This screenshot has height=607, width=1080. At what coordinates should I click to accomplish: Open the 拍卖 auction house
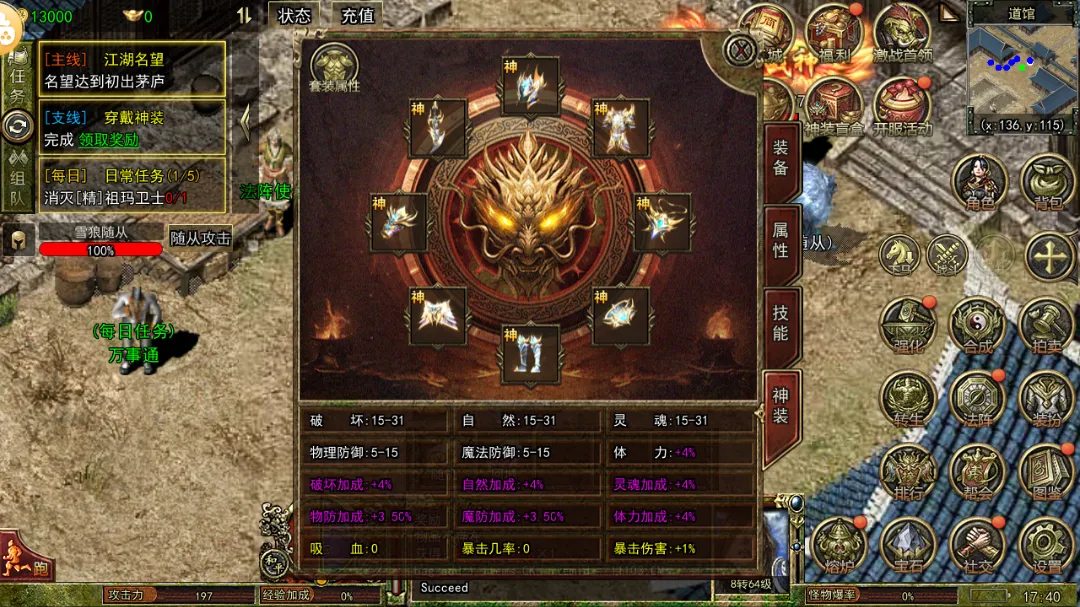tap(1046, 326)
